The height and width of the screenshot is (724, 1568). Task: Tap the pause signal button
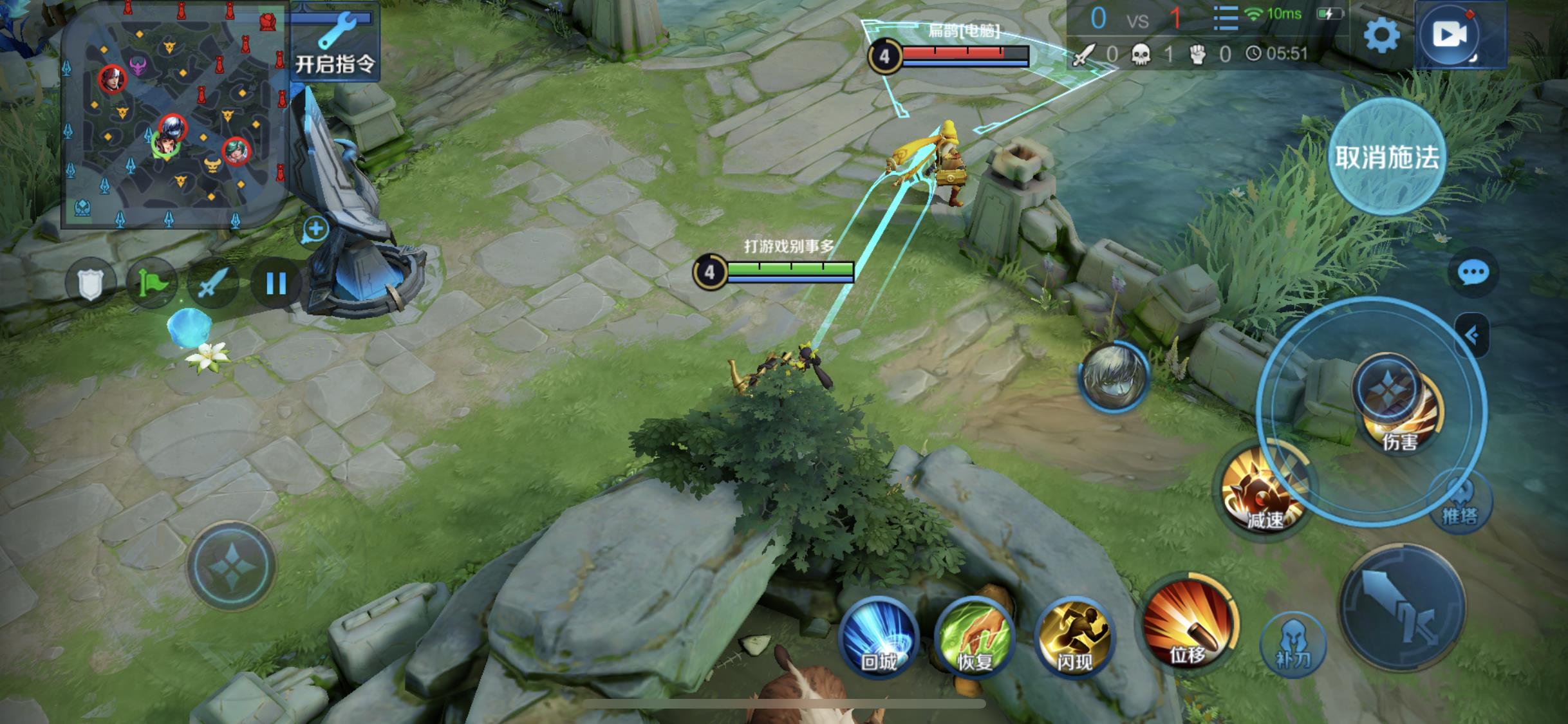coord(275,283)
